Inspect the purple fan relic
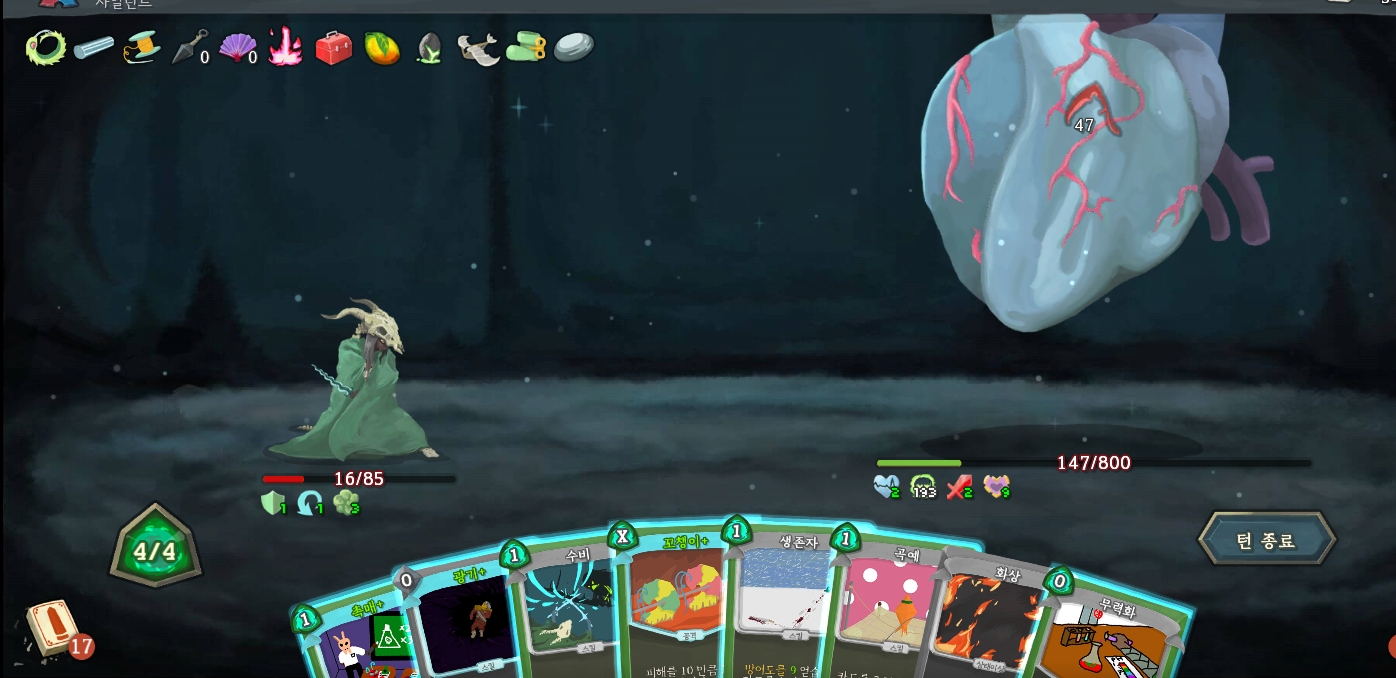The image size is (1396, 678). pos(236,47)
